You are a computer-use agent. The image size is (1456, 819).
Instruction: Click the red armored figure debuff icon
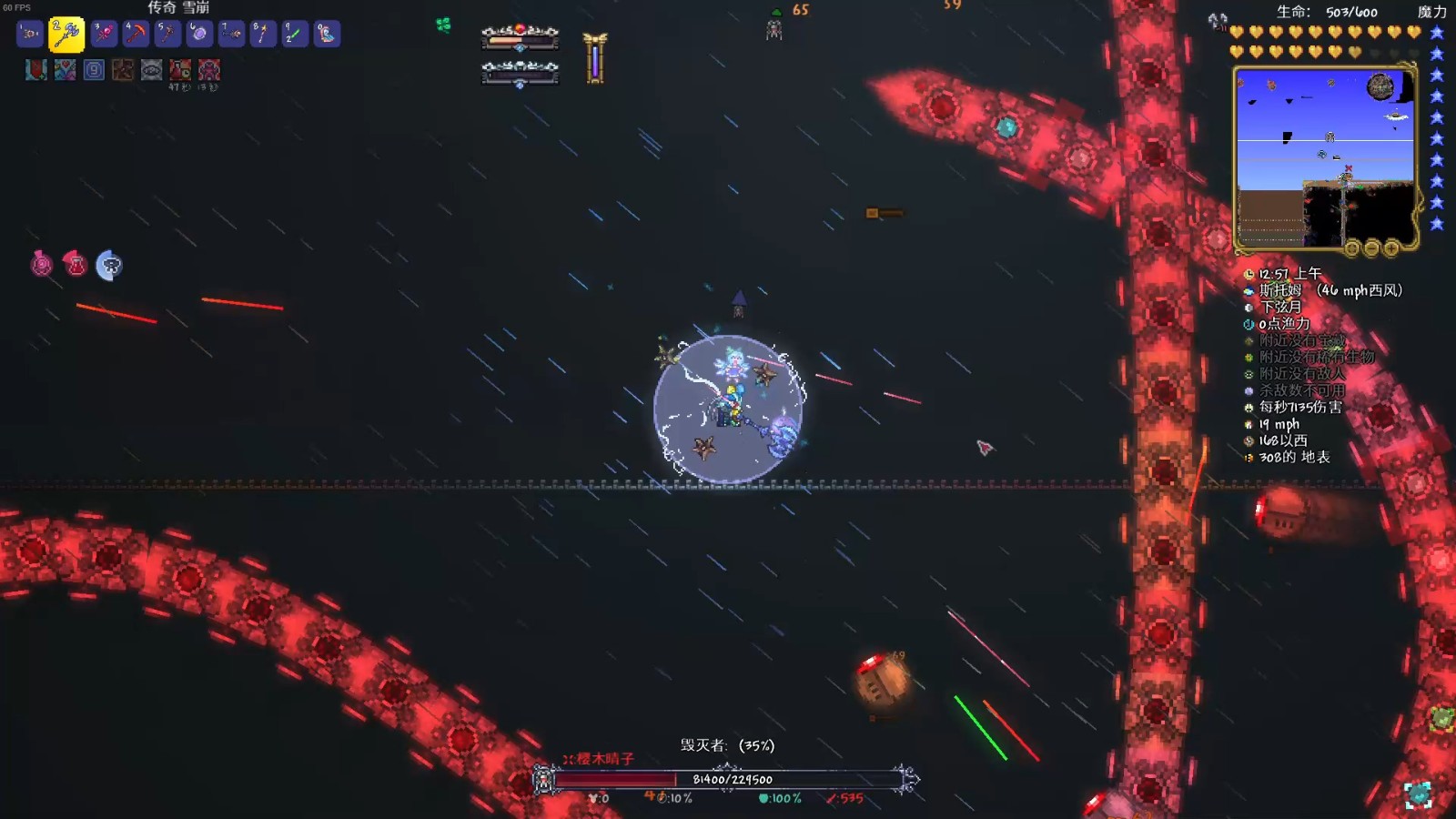209,70
